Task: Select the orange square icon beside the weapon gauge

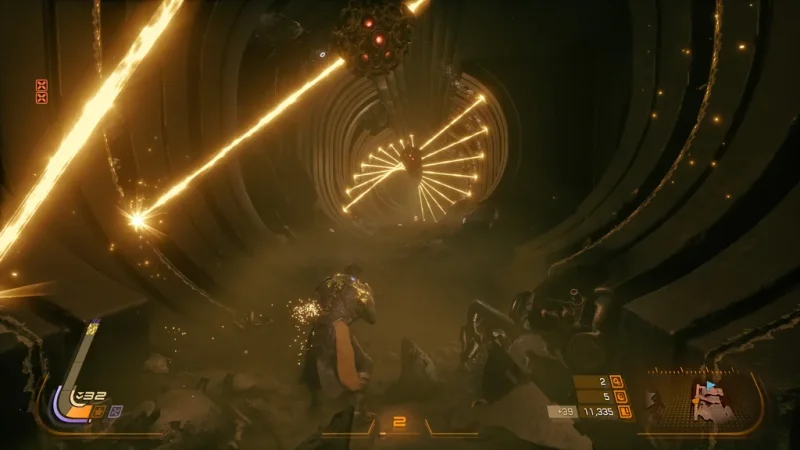Action: tap(100, 410)
